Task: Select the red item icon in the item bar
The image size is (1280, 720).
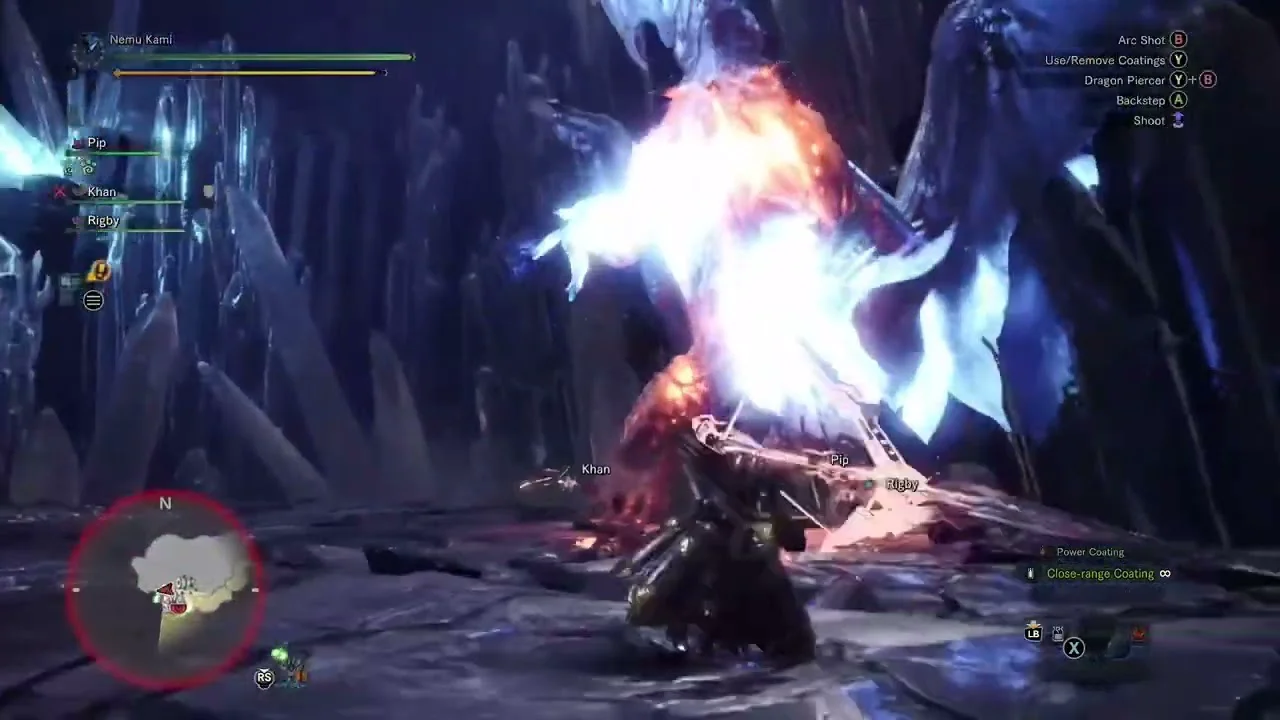Action: pyautogui.click(x=1137, y=634)
